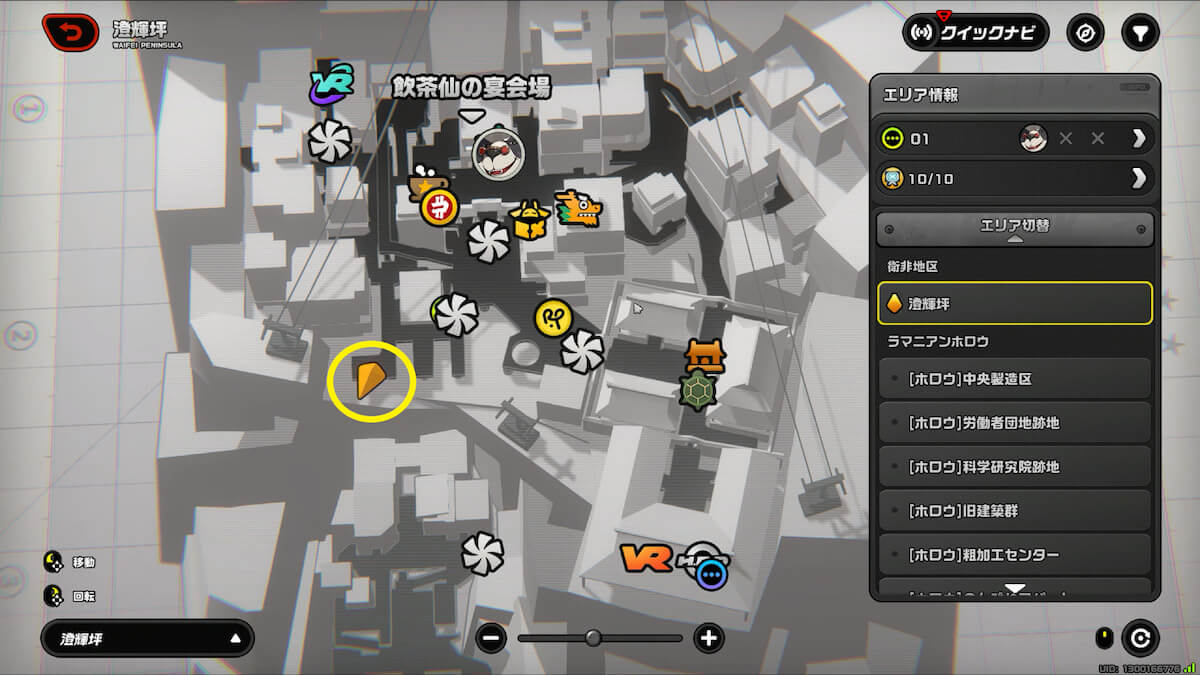The height and width of the screenshot is (675, 1200).
Task: Zoom in with the plus button
Action: [709, 638]
